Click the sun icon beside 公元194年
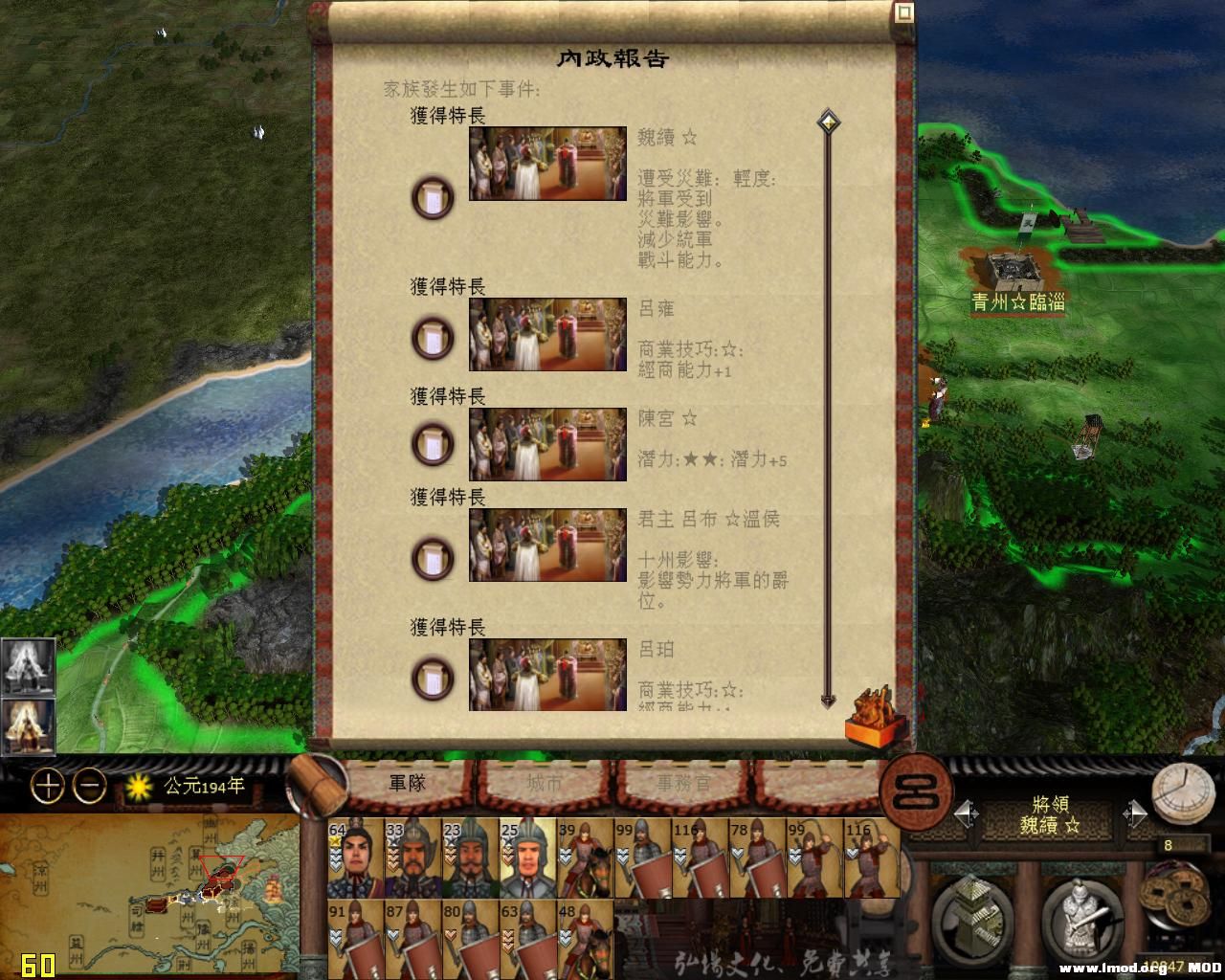This screenshot has height=980, width=1225. [140, 785]
